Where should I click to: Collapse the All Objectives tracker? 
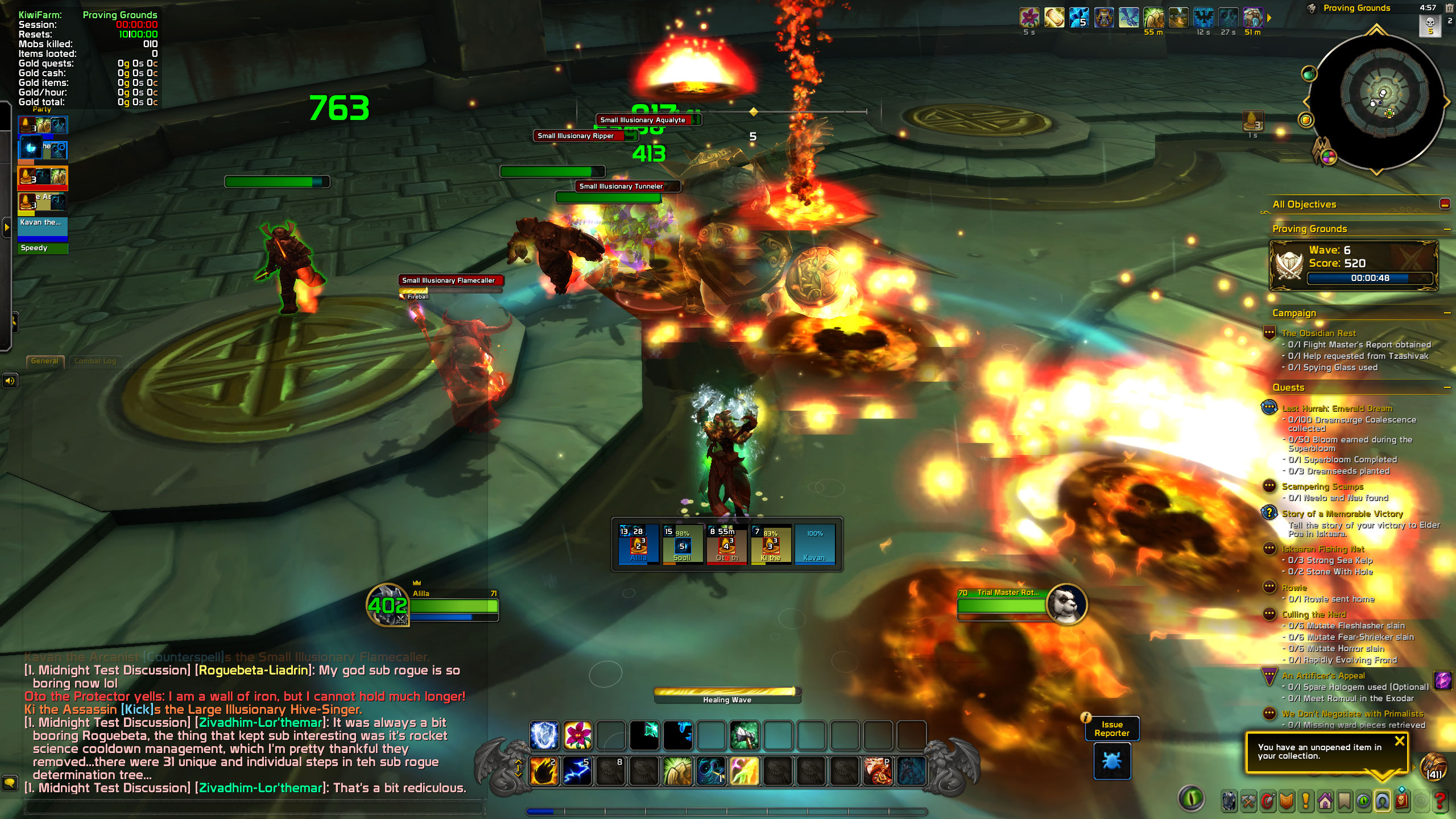pyautogui.click(x=1445, y=204)
